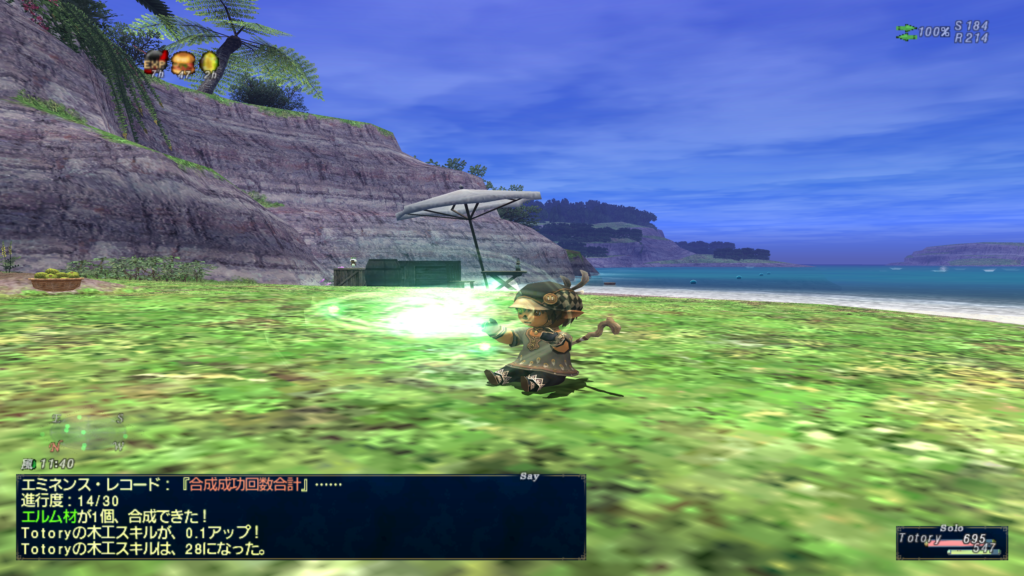Click the green connection status icon
Image resolution: width=1024 pixels, height=576 pixels.
coord(906,32)
